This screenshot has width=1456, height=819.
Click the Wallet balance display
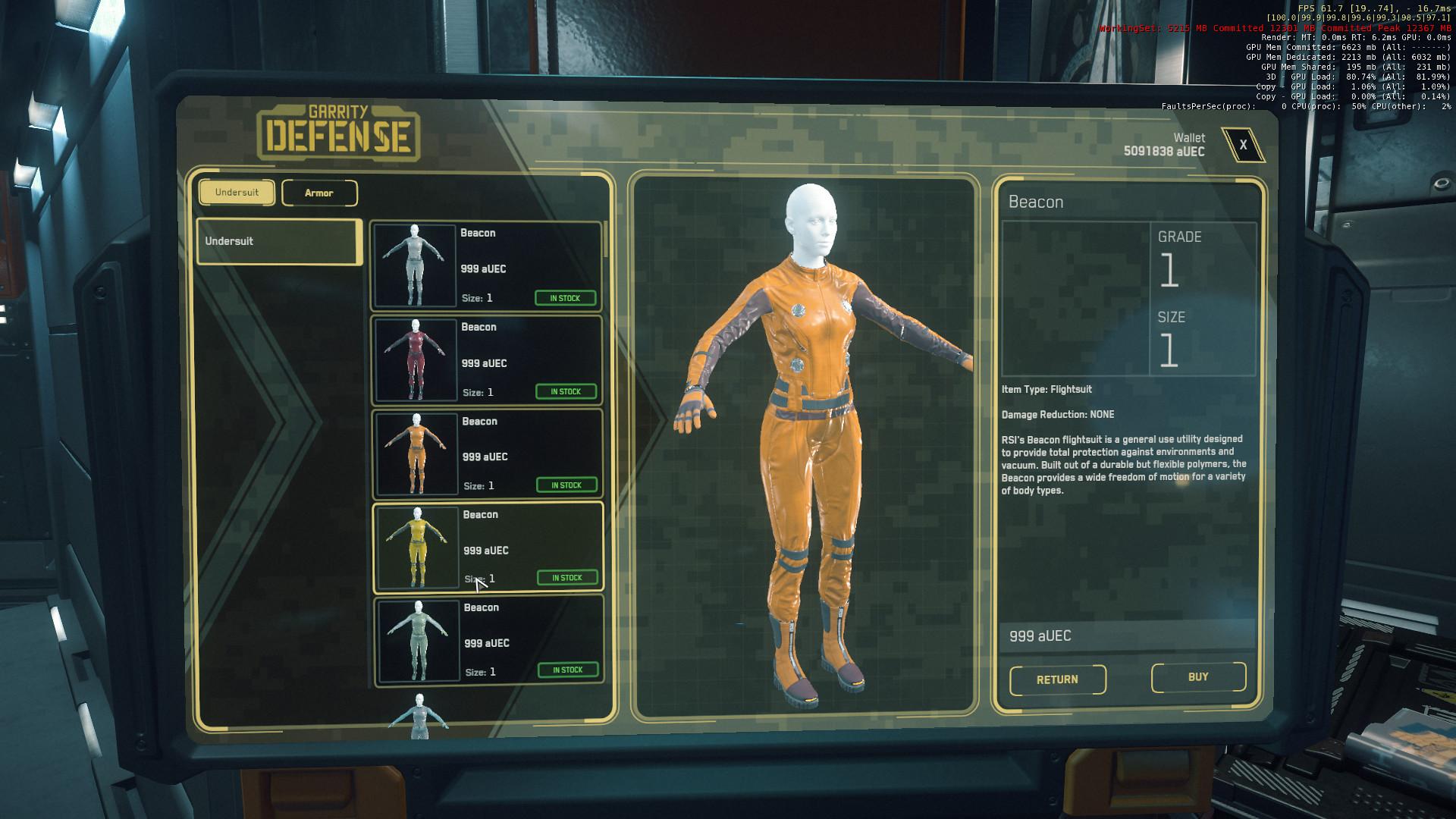click(x=1164, y=146)
